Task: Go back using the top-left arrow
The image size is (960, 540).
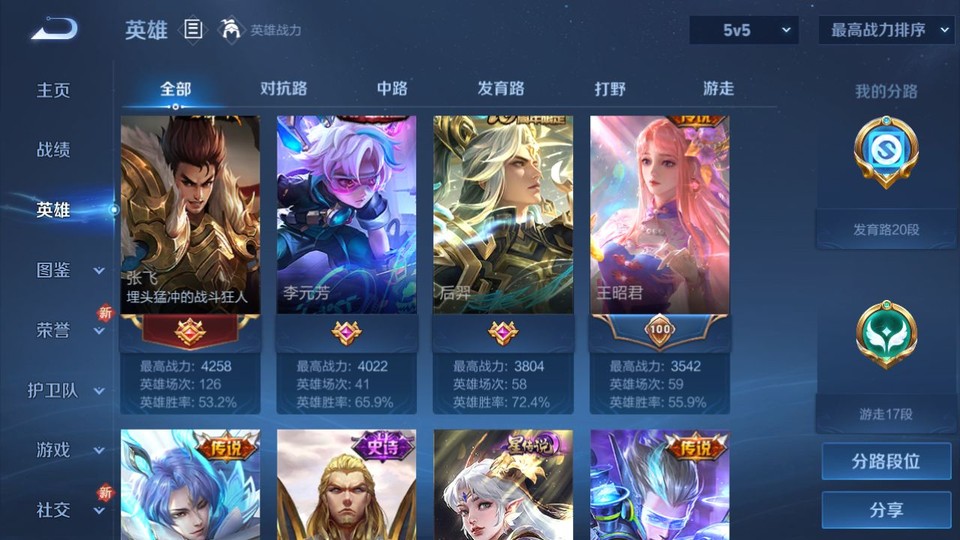Action: [x=54, y=30]
